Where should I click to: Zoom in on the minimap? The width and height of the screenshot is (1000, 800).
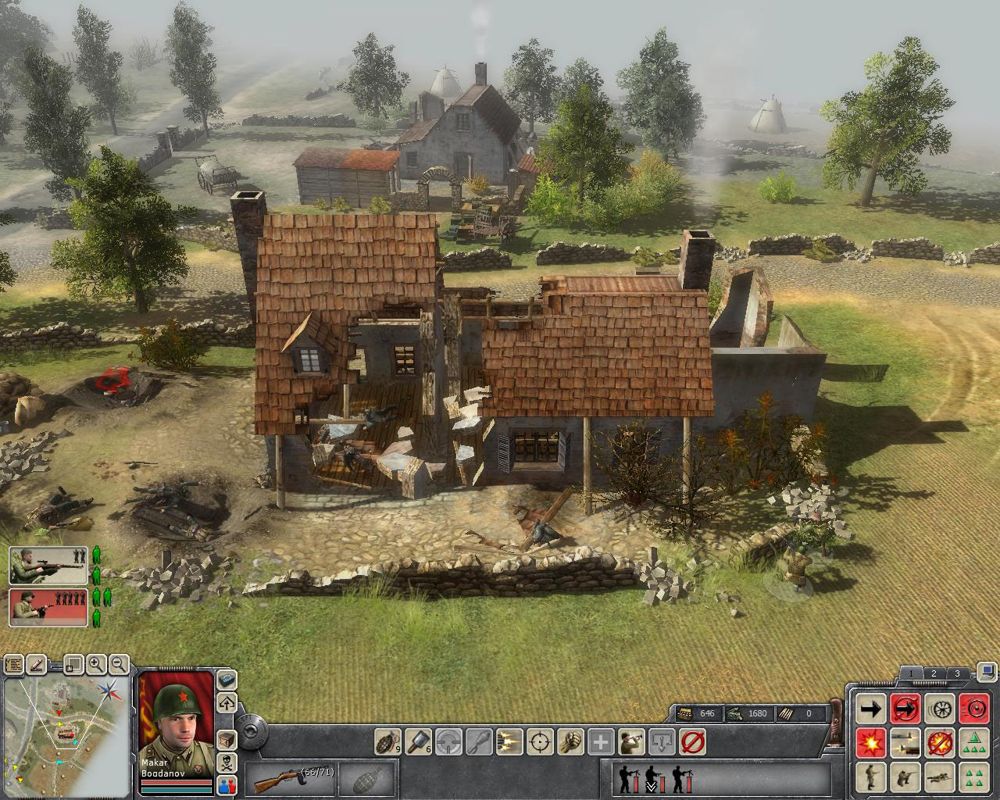[x=96, y=663]
